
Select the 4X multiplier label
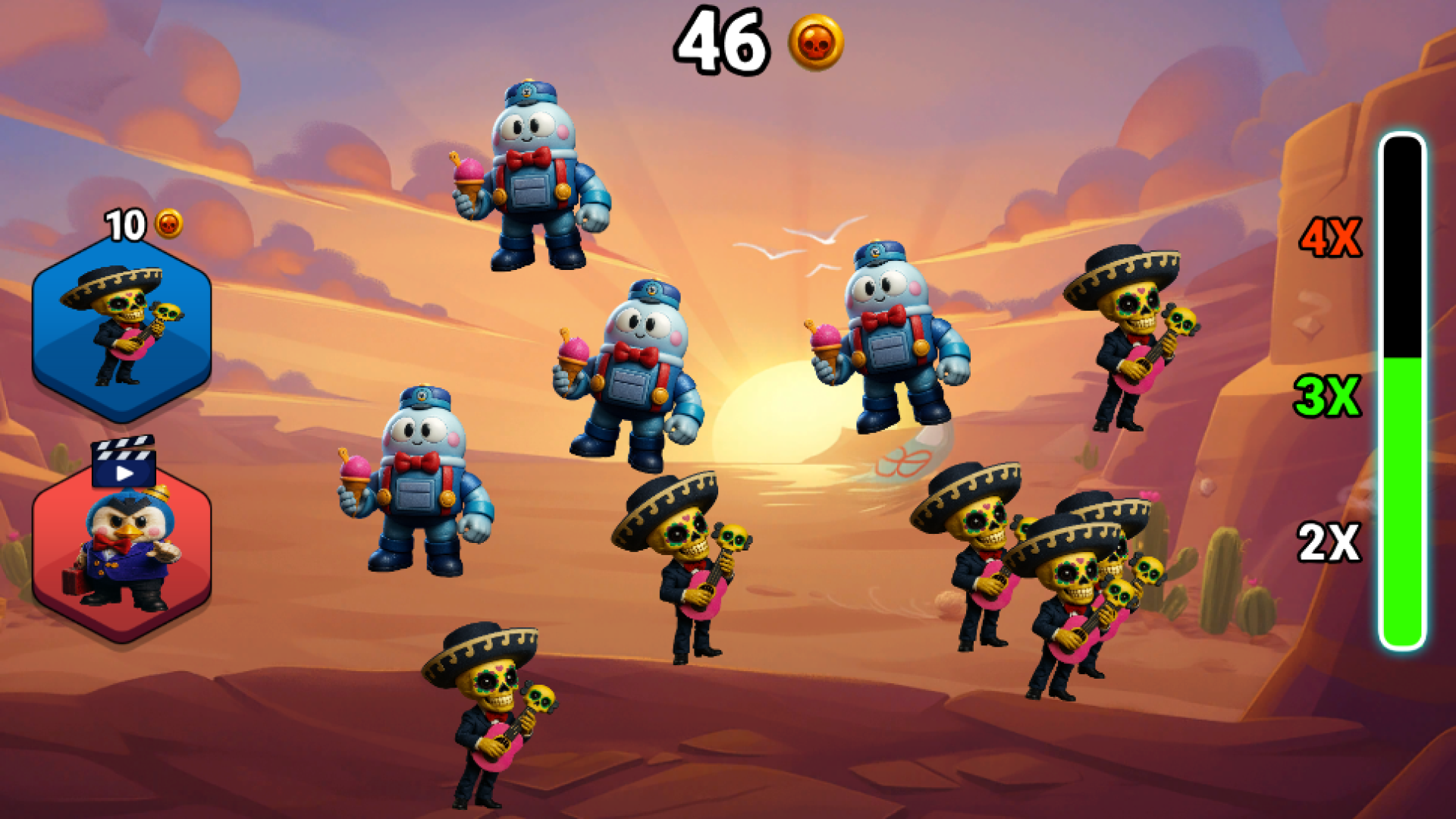click(x=1332, y=235)
